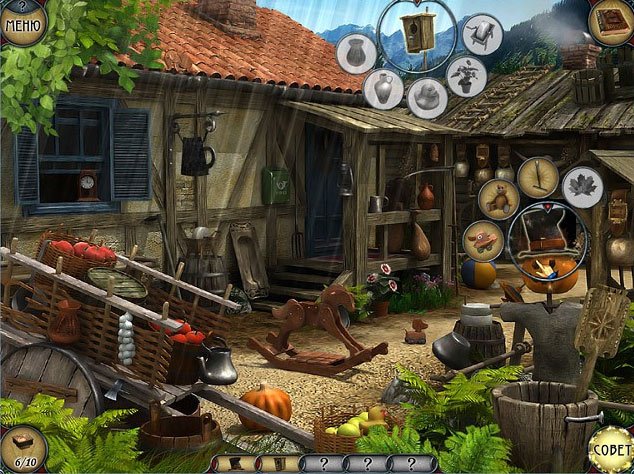The image size is (634, 474).
Task: Click the potted plant bubble
Action: coord(466,76)
